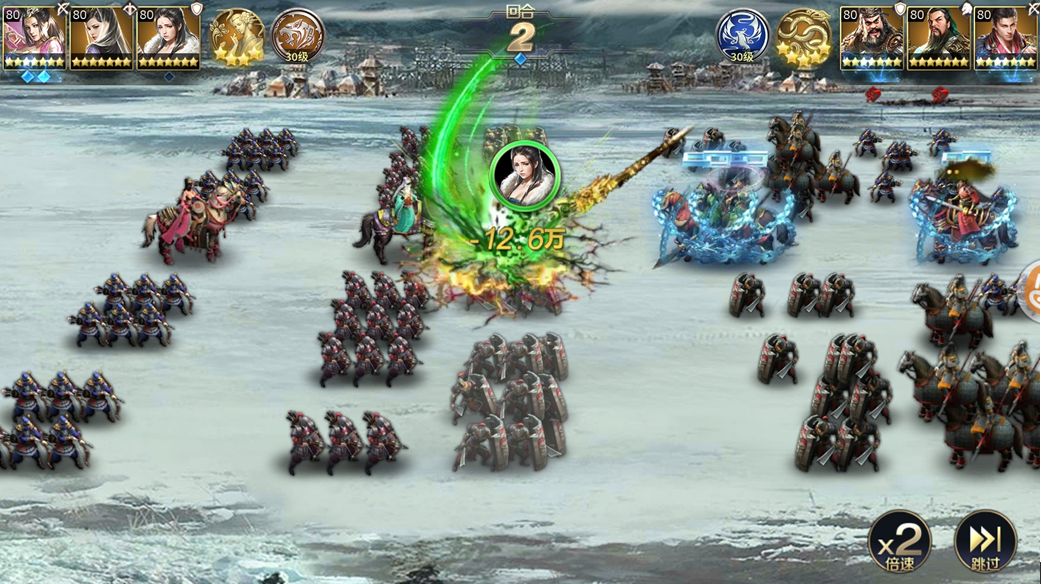Viewport: 1042px width, 584px height.
Task: Tap the blue phoenix 30级 emblem
Action: pos(742,37)
